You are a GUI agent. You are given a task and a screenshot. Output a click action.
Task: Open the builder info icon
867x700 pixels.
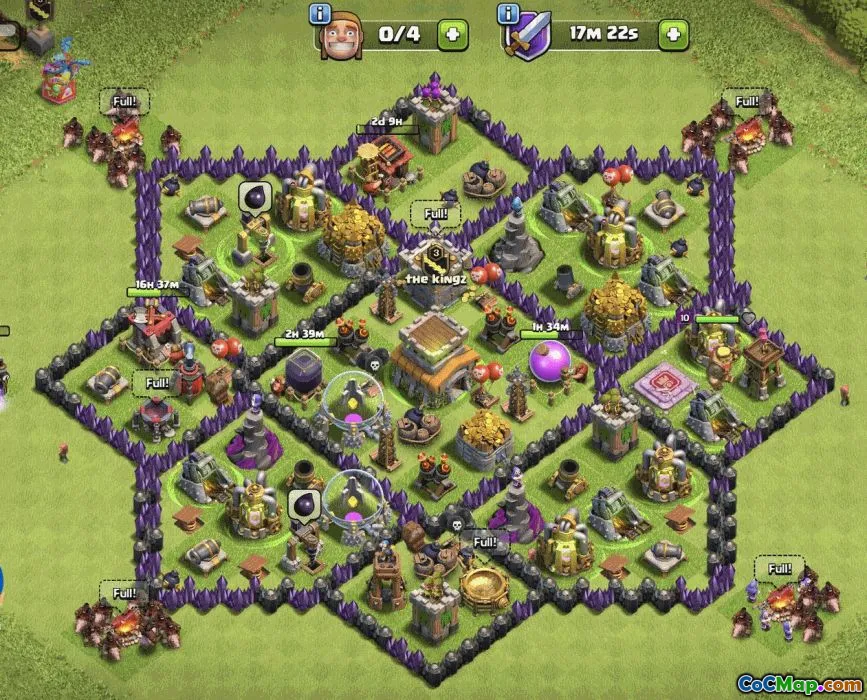321,14
